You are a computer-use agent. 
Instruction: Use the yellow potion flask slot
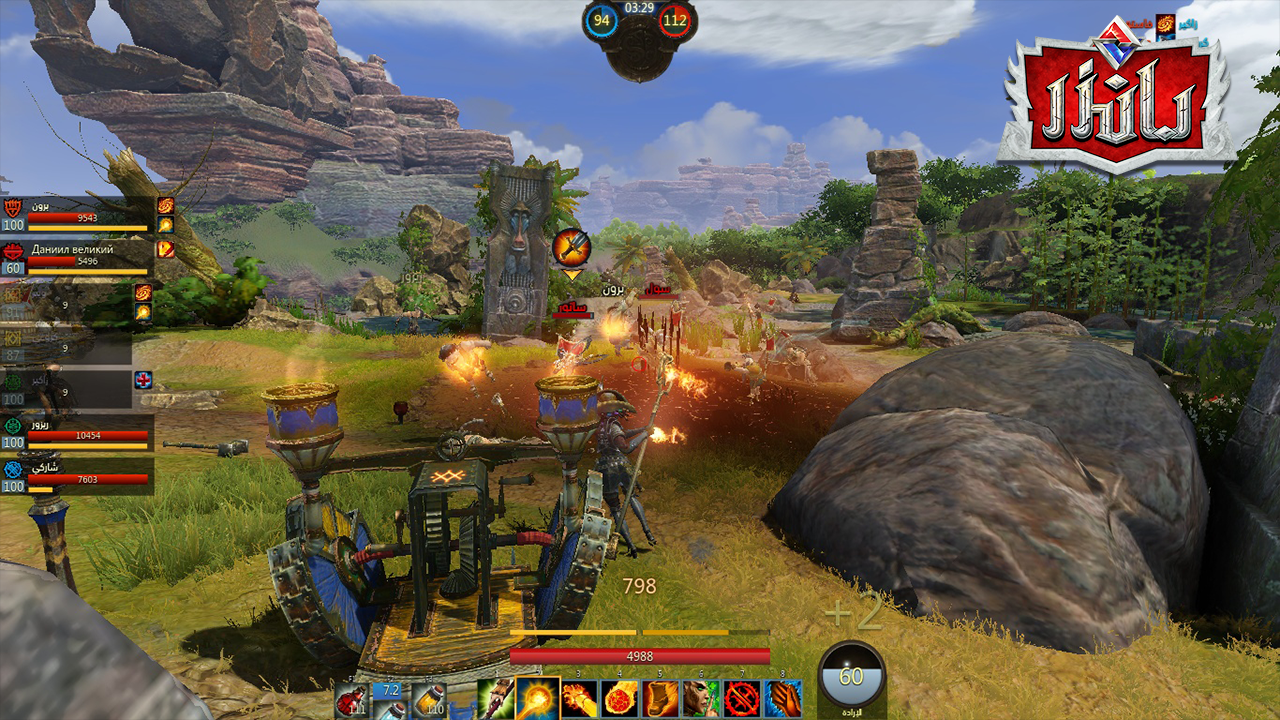(430, 698)
